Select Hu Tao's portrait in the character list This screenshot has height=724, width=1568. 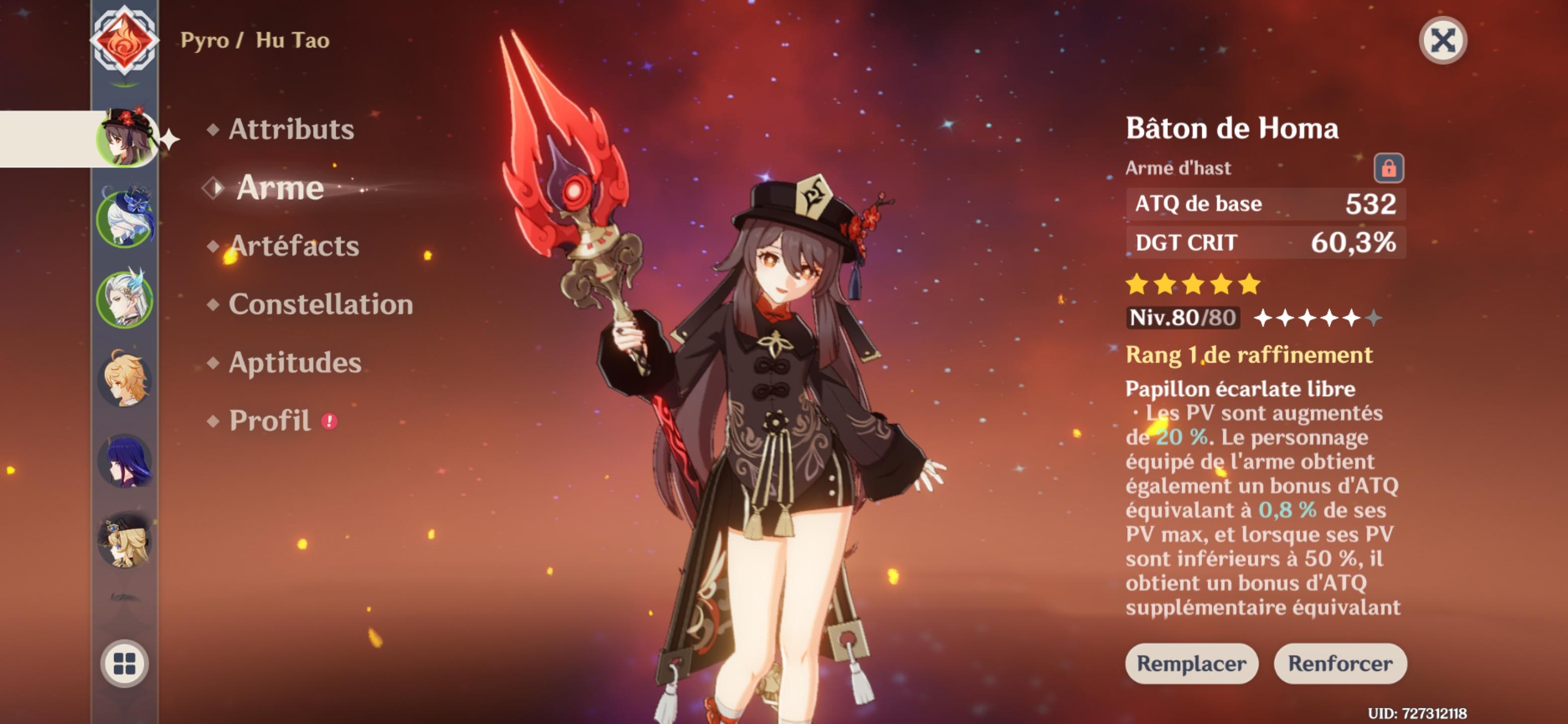(125, 138)
